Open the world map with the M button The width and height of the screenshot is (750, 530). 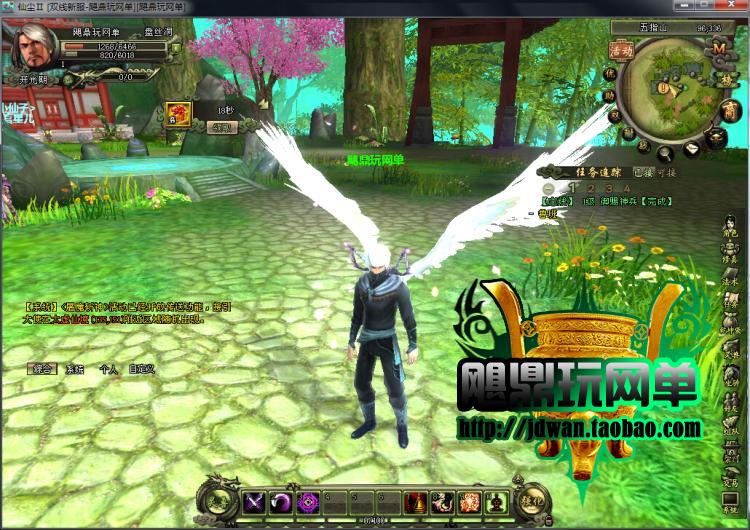click(x=718, y=46)
